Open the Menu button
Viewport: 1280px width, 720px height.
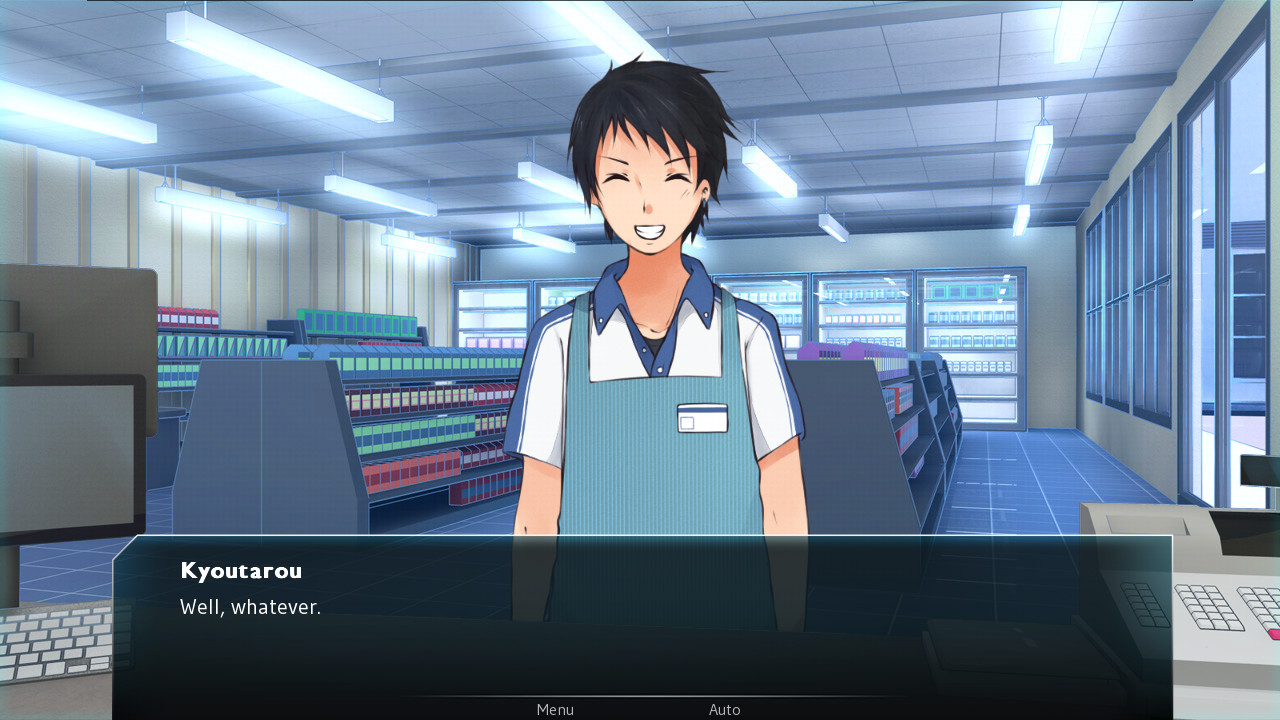[x=555, y=710]
